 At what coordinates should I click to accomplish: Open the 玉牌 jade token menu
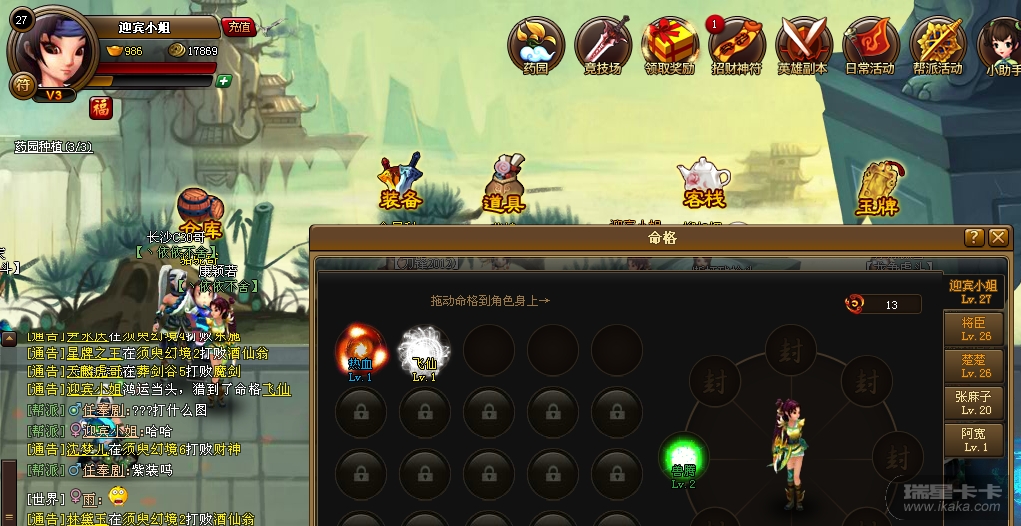(x=876, y=188)
